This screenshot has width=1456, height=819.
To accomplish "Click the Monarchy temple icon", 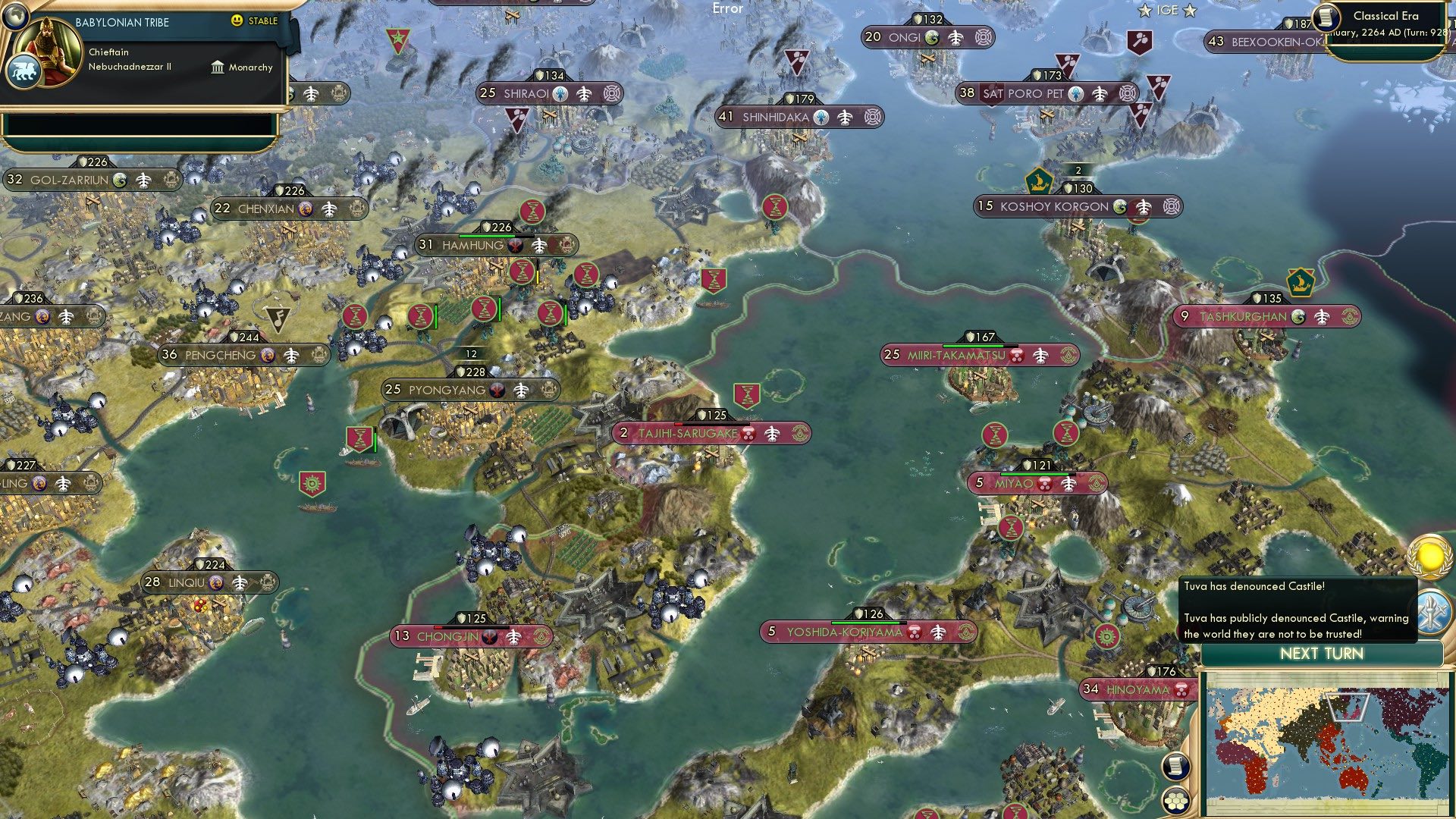I will 218,67.
